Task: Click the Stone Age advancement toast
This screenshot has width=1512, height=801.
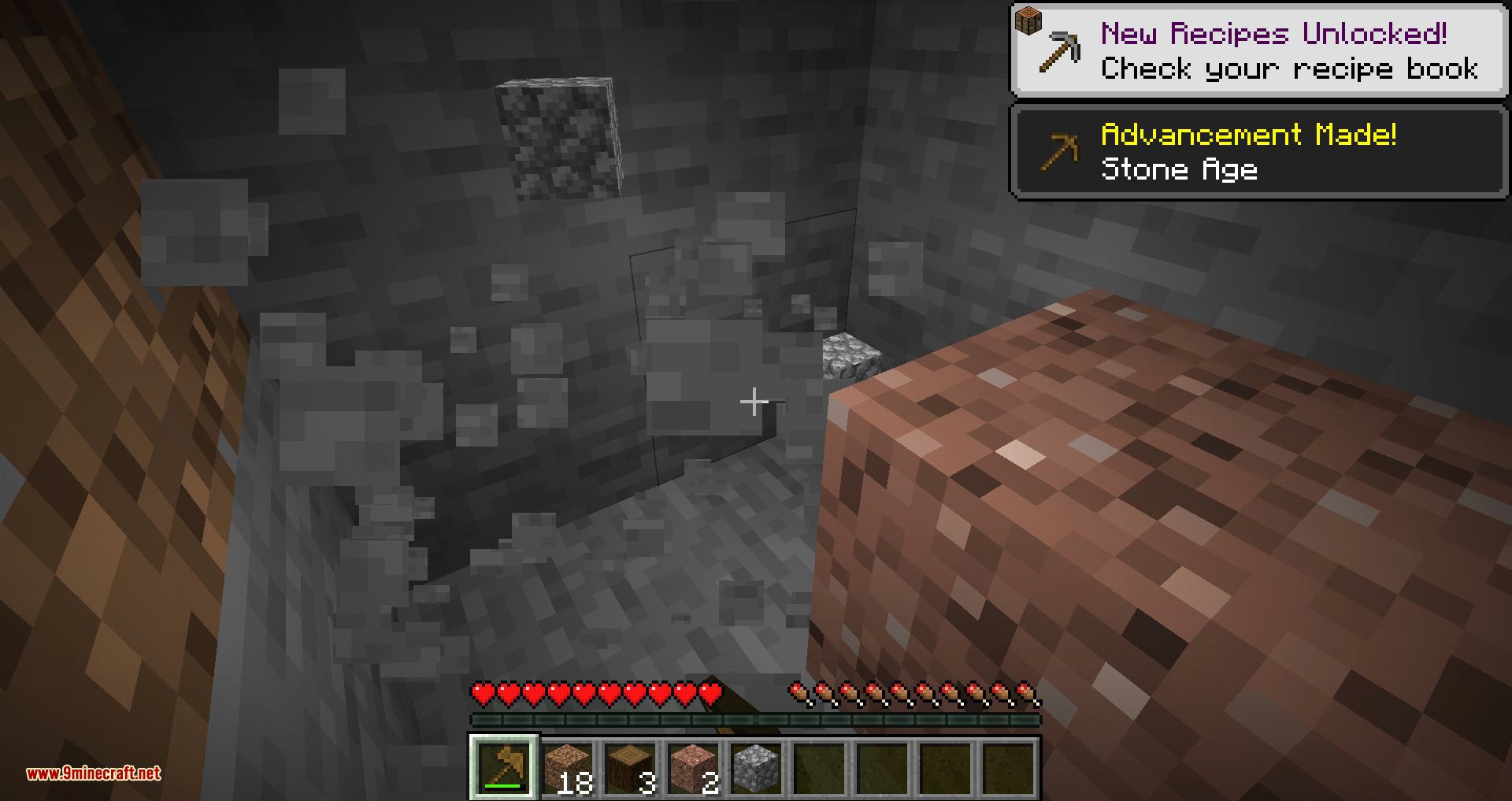Action: 1258,151
